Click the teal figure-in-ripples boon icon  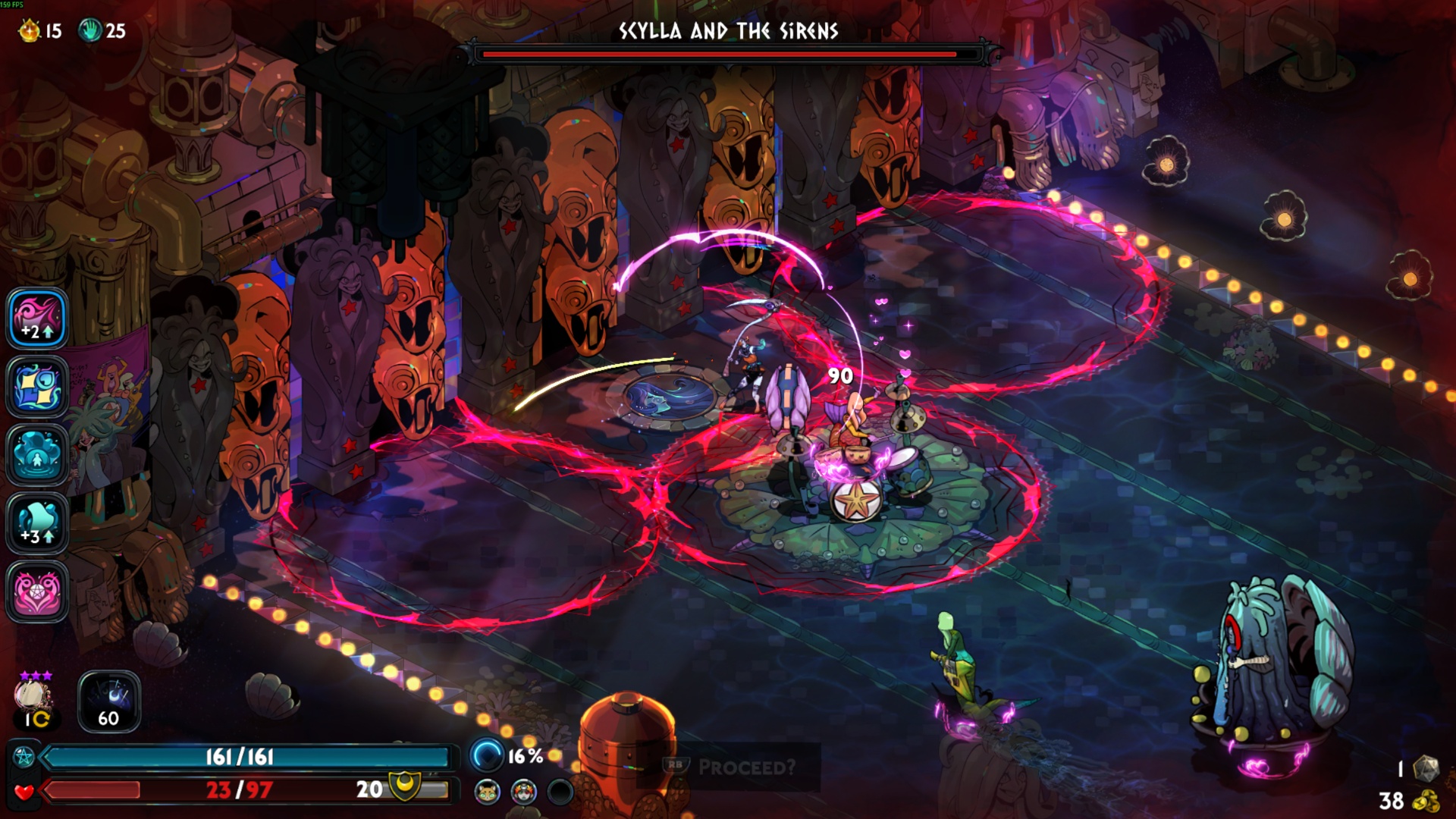pos(37,455)
